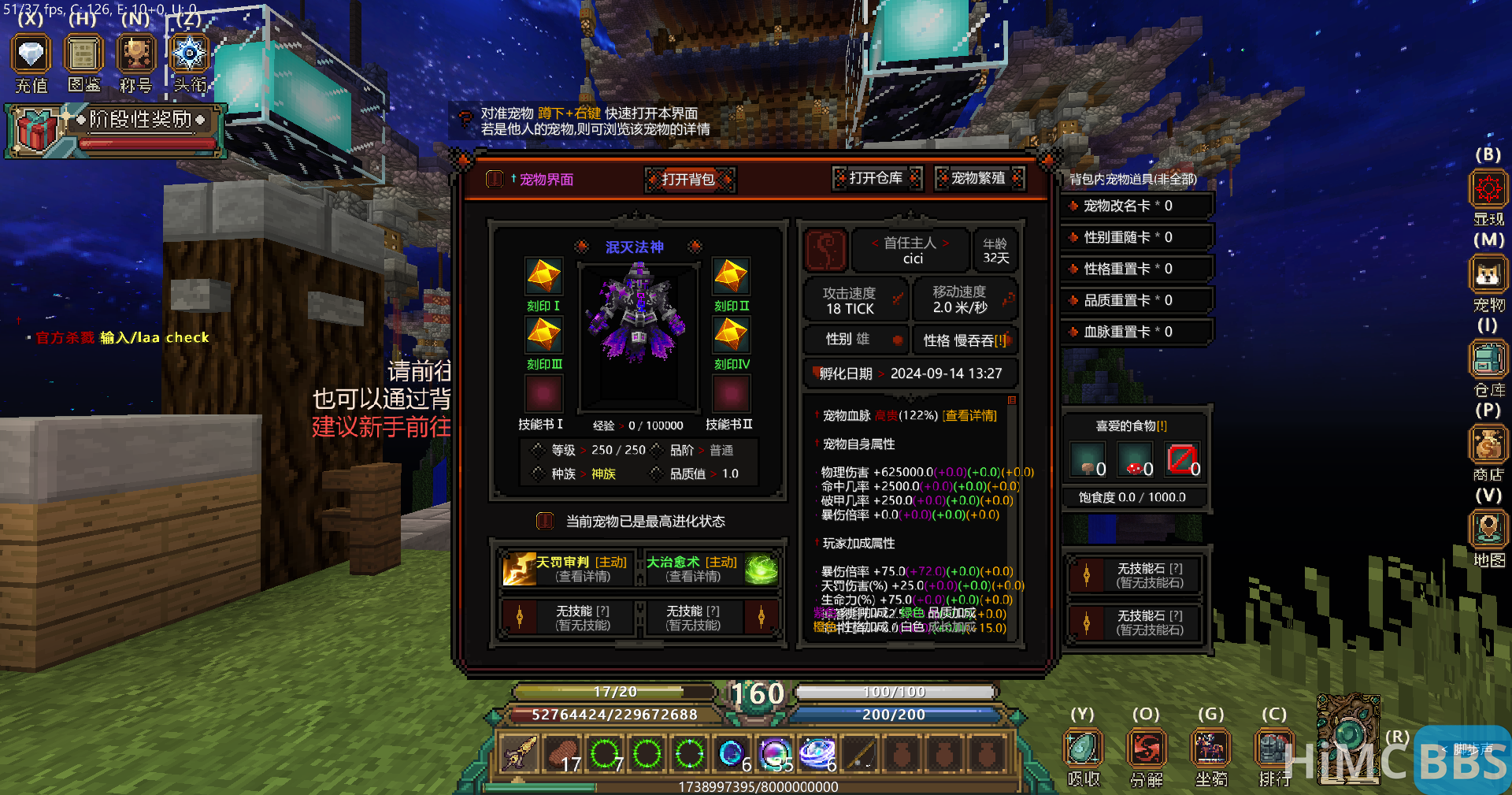Click 查看详情 next to 宠物血脉
The height and width of the screenshot is (795, 1512).
[971, 416]
